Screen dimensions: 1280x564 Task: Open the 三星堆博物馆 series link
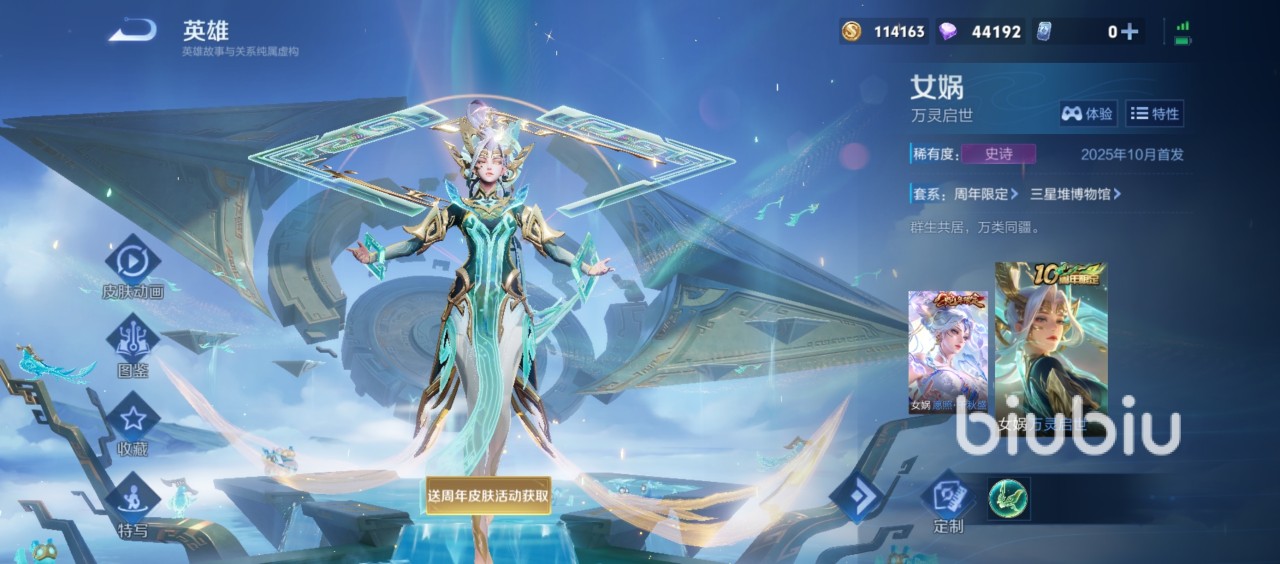pyautogui.click(x=1075, y=194)
